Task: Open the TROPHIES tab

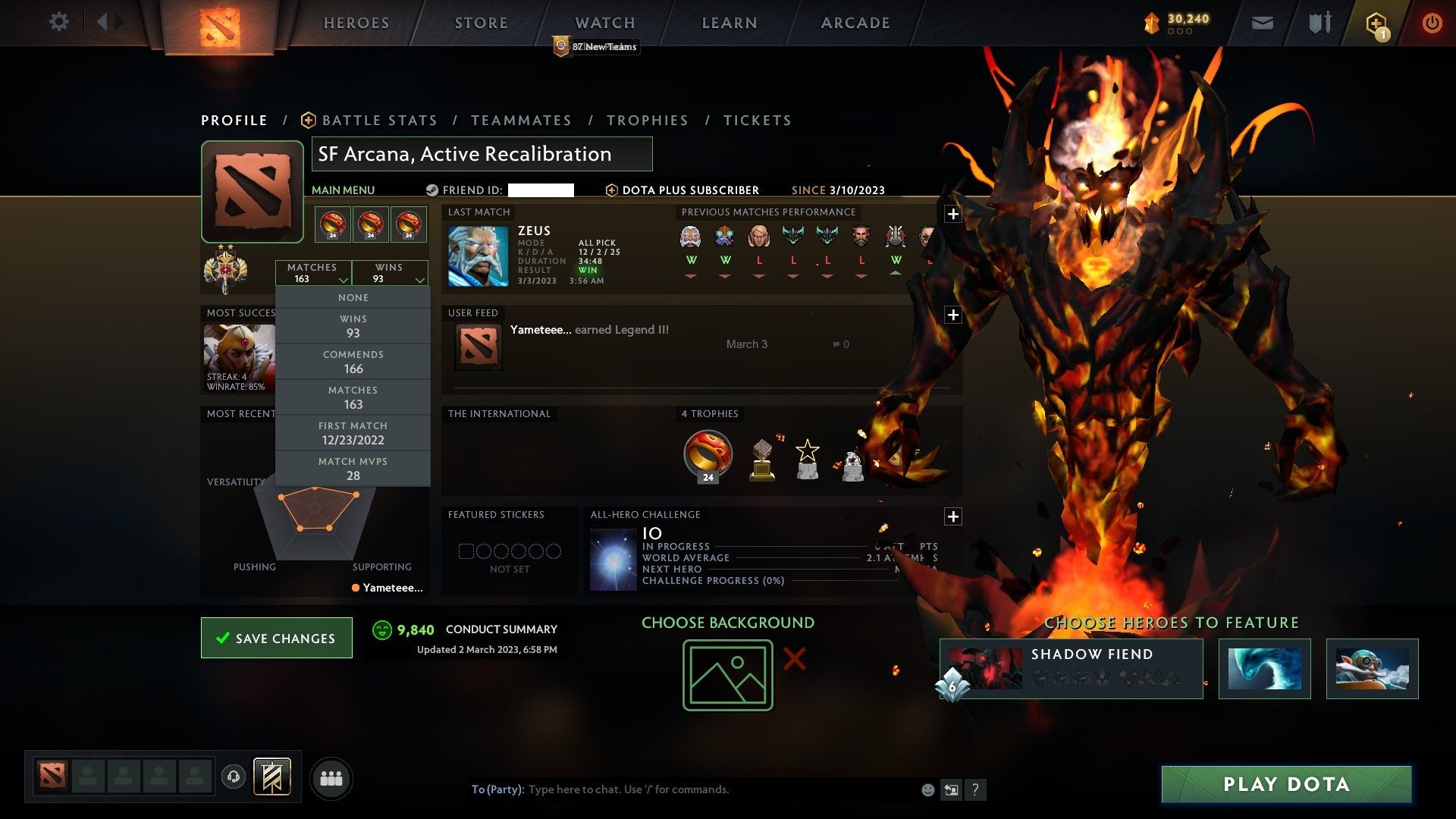Action: [647, 120]
